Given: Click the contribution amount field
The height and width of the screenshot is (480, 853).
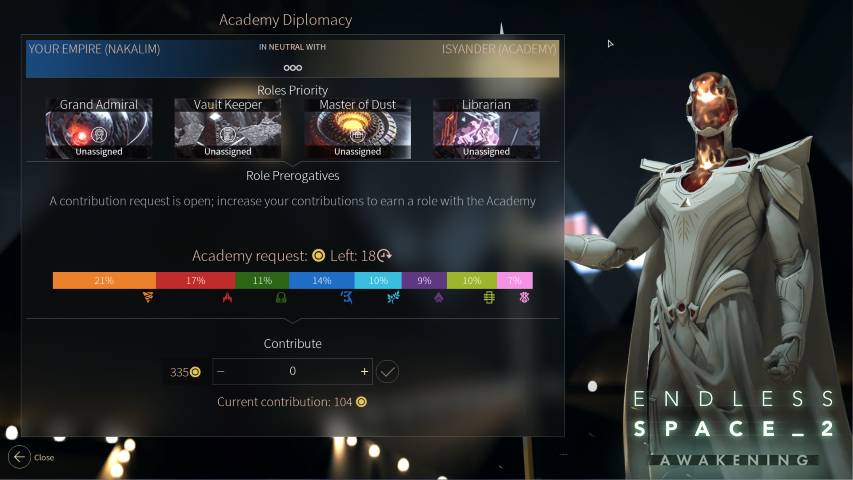Looking at the screenshot, I should pos(292,371).
